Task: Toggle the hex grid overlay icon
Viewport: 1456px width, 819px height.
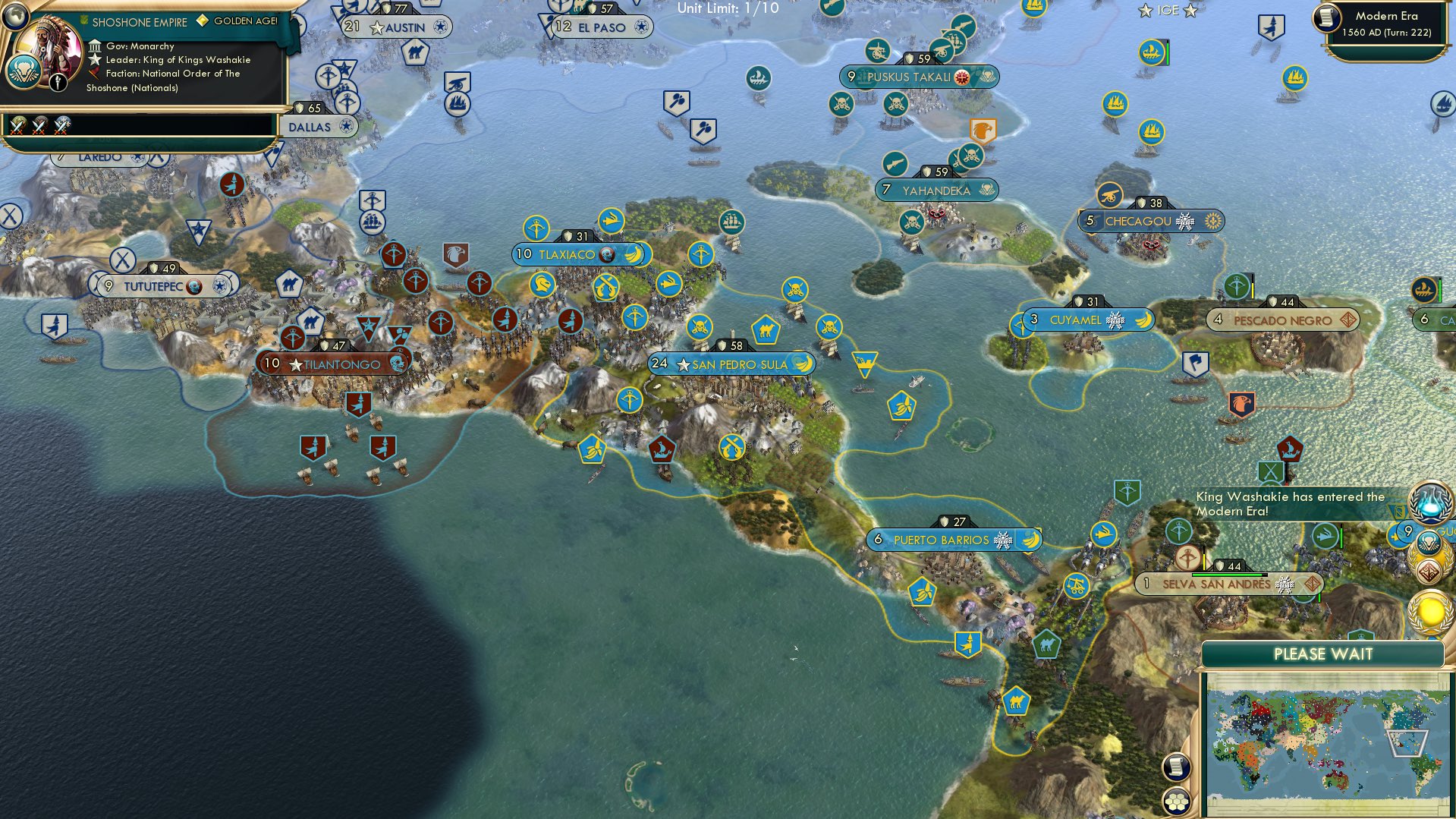Action: pos(1176,802)
